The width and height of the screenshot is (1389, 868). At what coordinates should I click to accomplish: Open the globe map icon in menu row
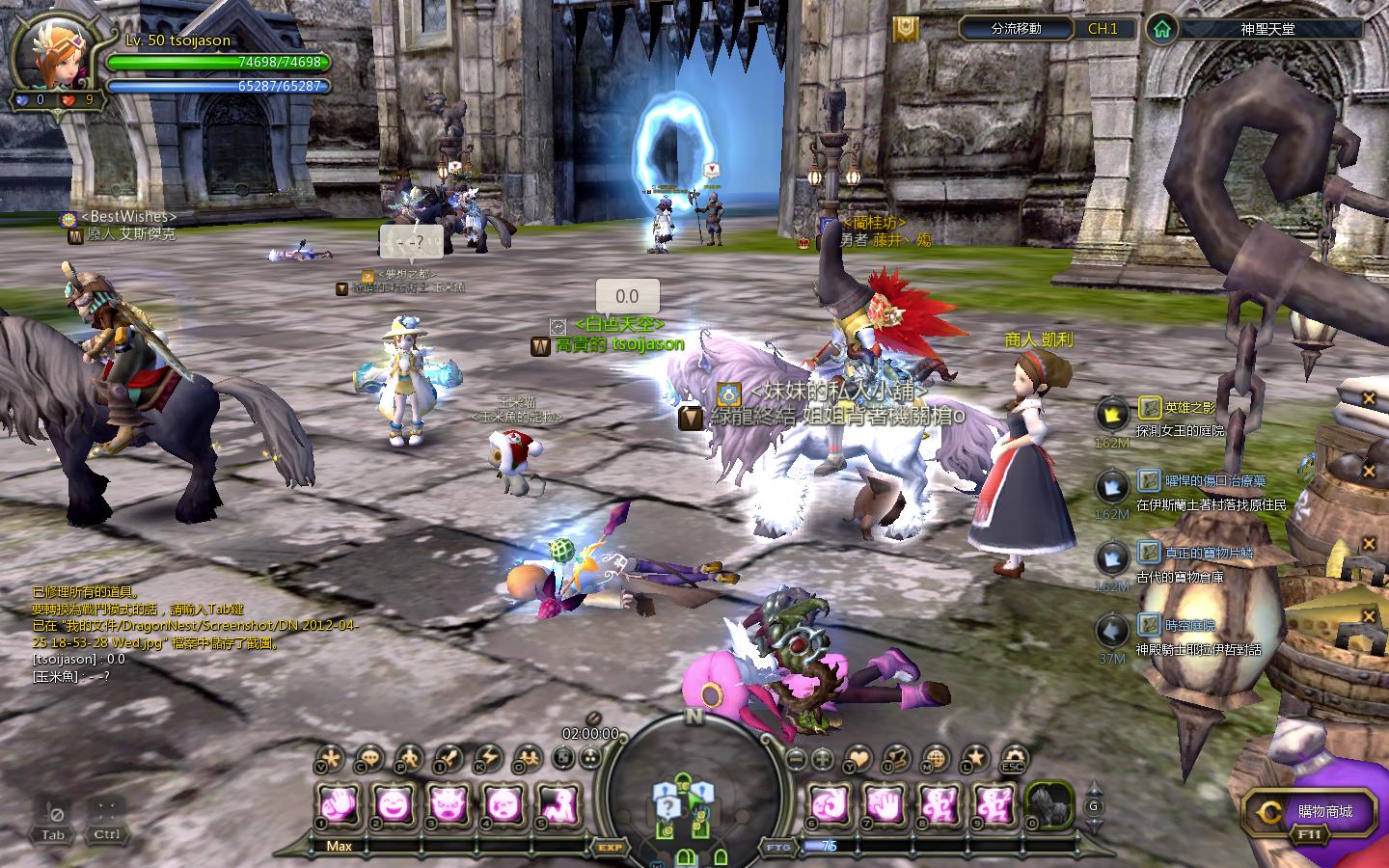coord(936,759)
